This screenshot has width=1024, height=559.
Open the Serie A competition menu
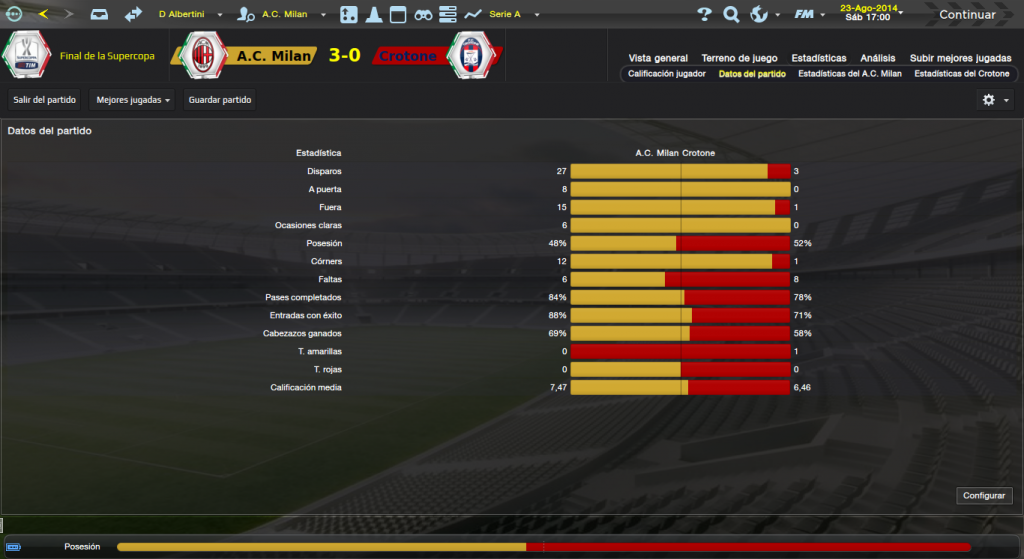coord(510,15)
